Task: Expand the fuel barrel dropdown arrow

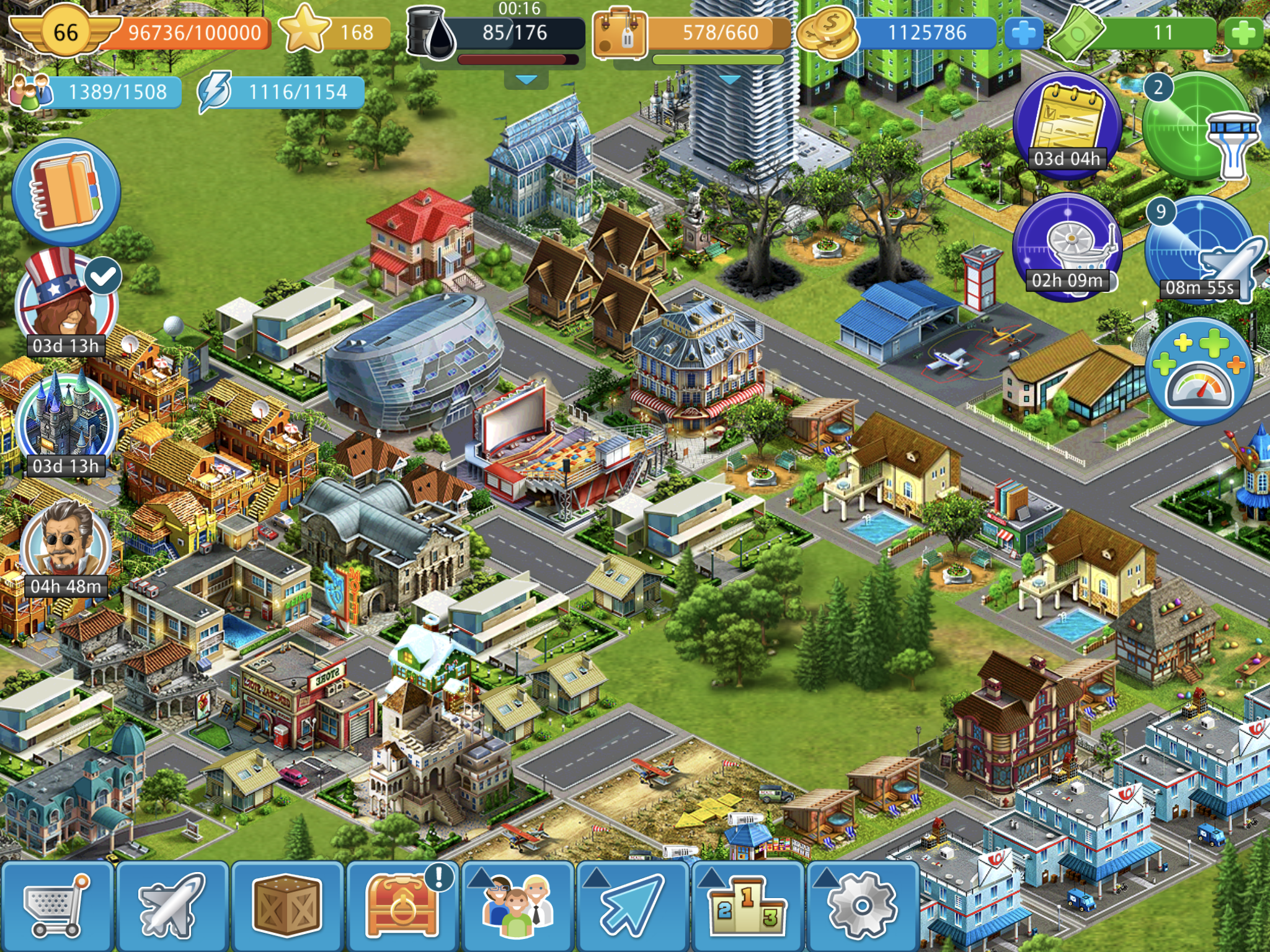Action: 526,80
